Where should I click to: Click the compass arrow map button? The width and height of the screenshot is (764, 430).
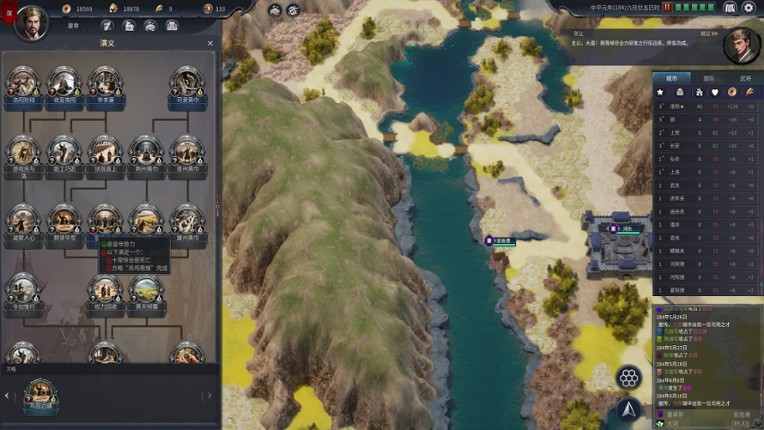pos(629,408)
